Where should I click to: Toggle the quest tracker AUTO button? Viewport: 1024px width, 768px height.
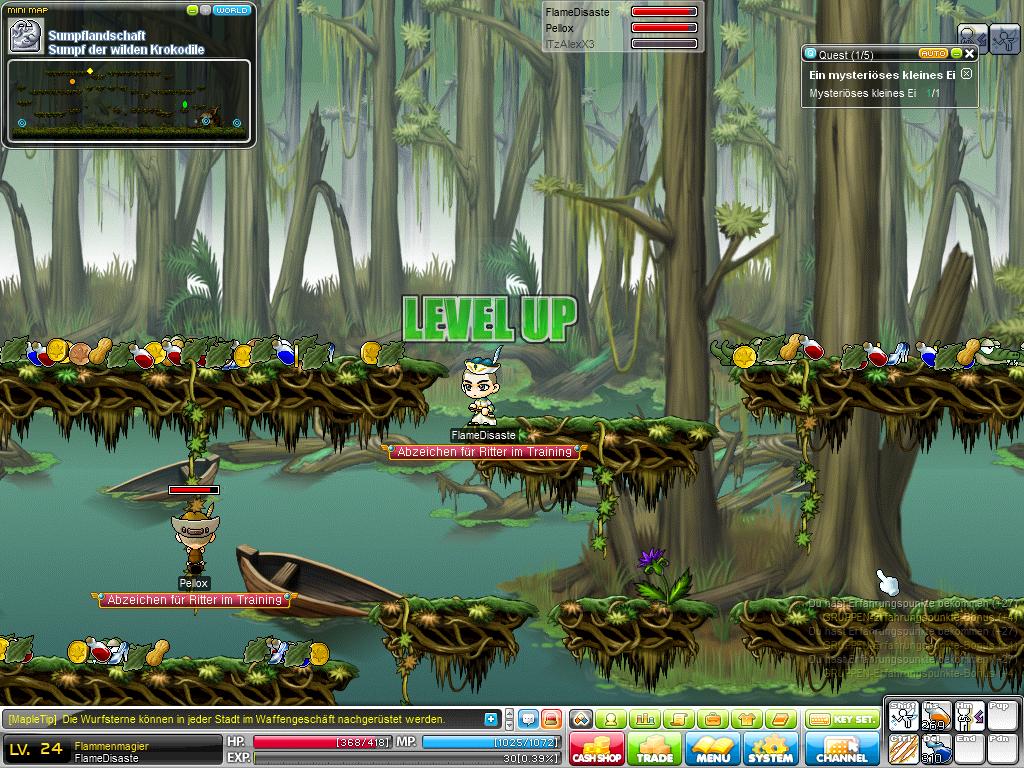point(933,53)
